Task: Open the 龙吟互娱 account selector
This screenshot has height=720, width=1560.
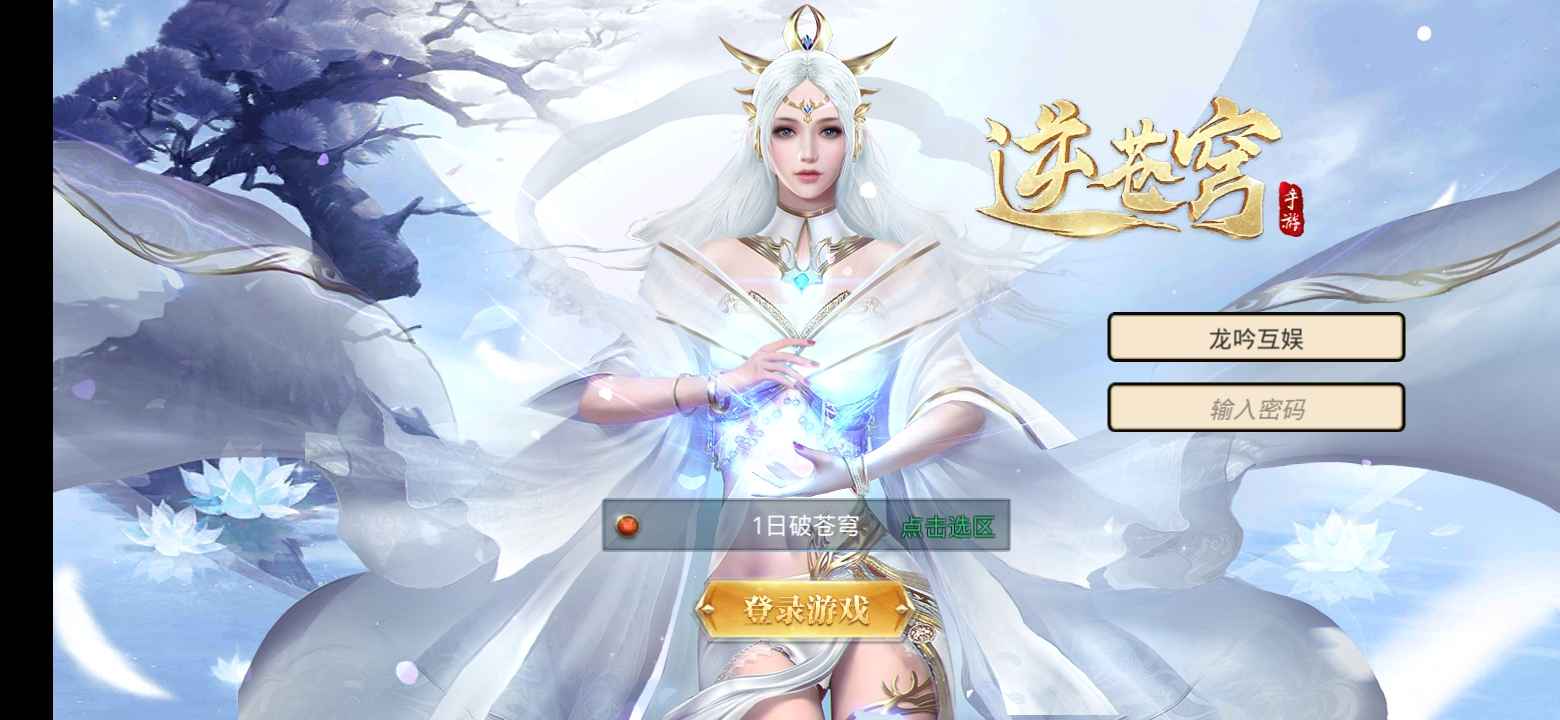Action: pyautogui.click(x=1255, y=337)
